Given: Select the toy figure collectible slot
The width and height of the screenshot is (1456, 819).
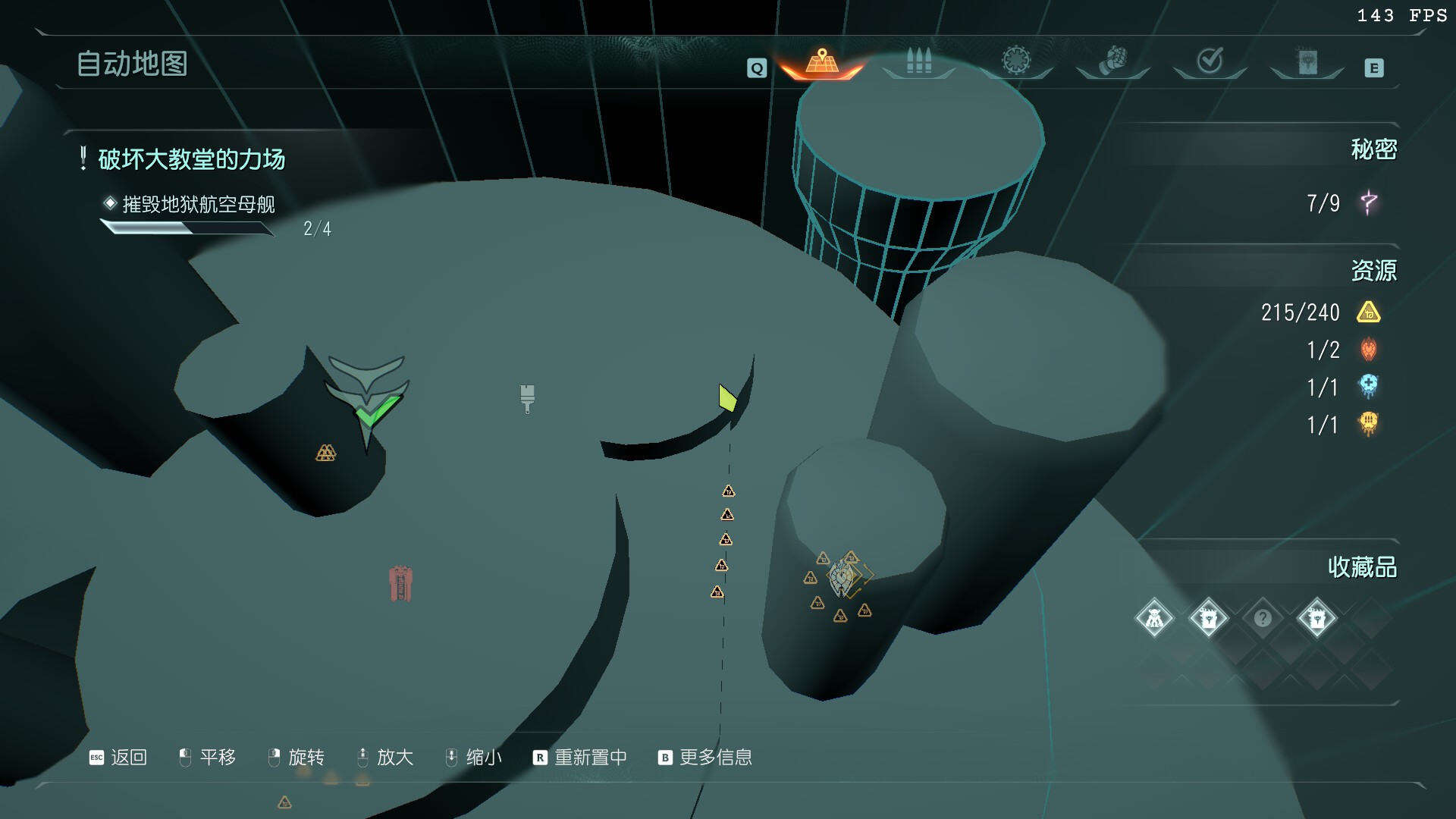Looking at the screenshot, I should point(1154,619).
